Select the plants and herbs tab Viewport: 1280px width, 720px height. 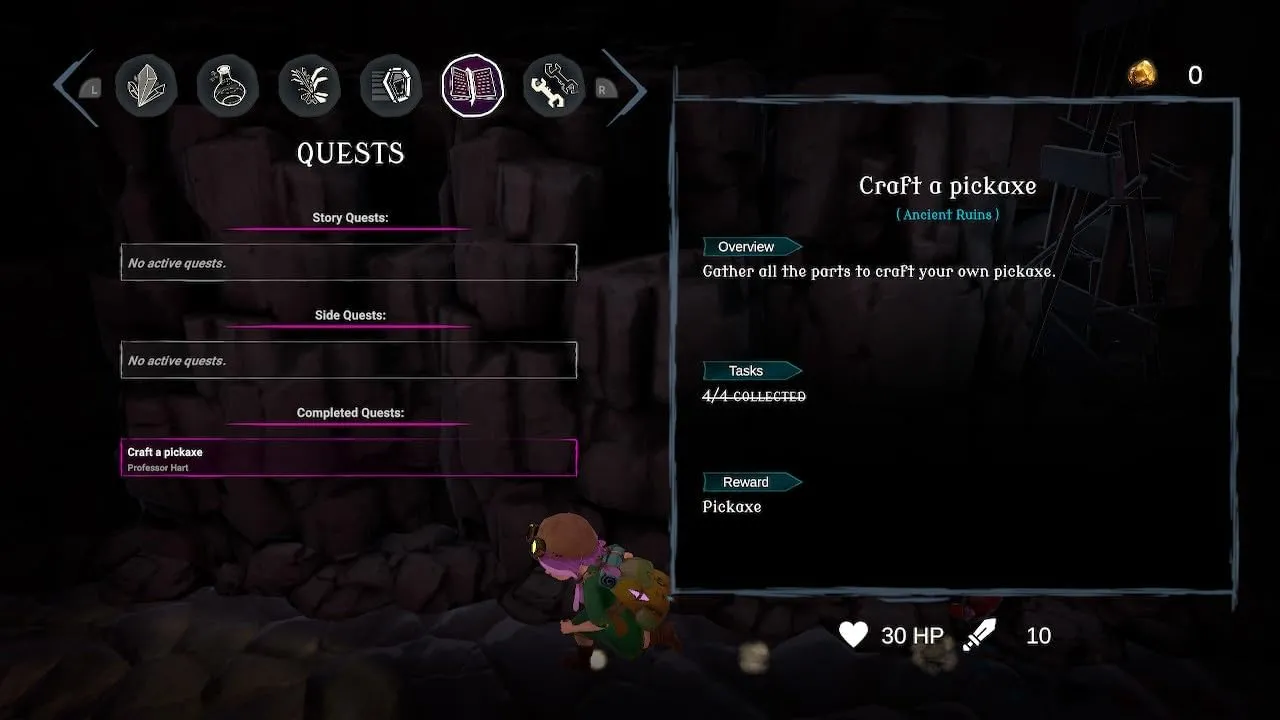tap(309, 86)
